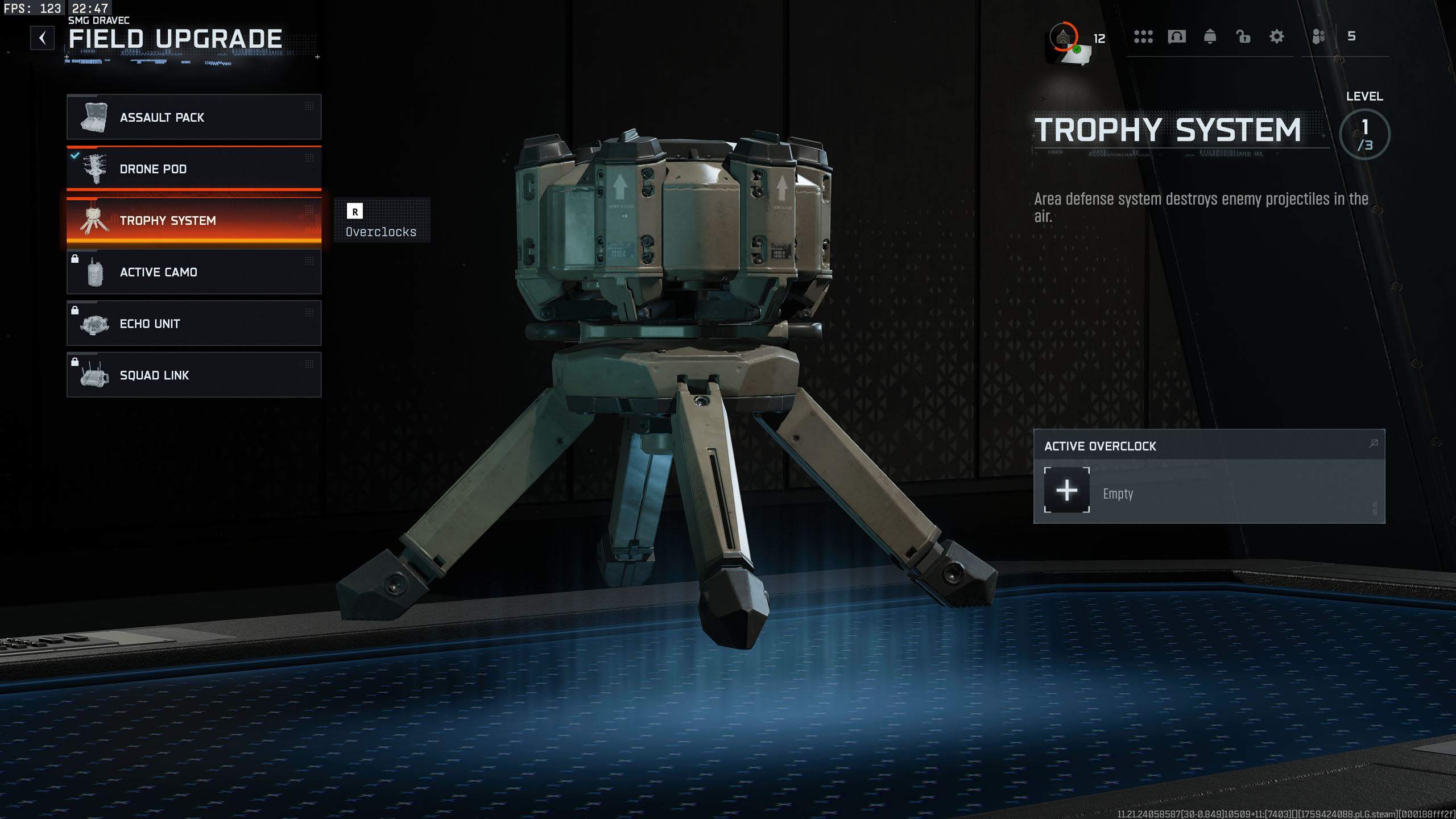Show notifications with the bell icon

(1210, 37)
